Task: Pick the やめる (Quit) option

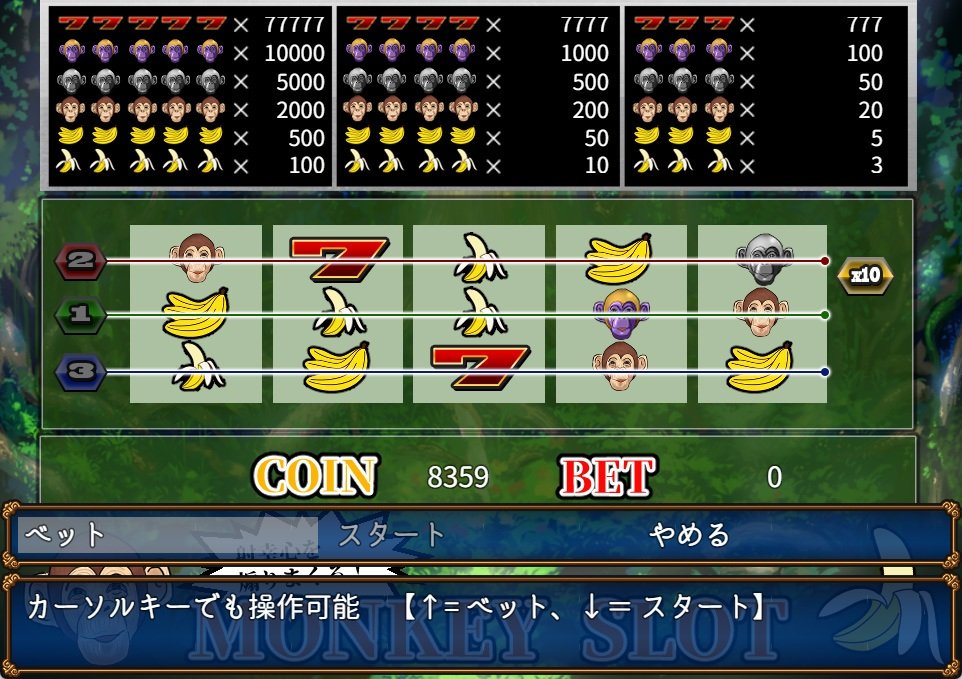Action: coord(689,535)
